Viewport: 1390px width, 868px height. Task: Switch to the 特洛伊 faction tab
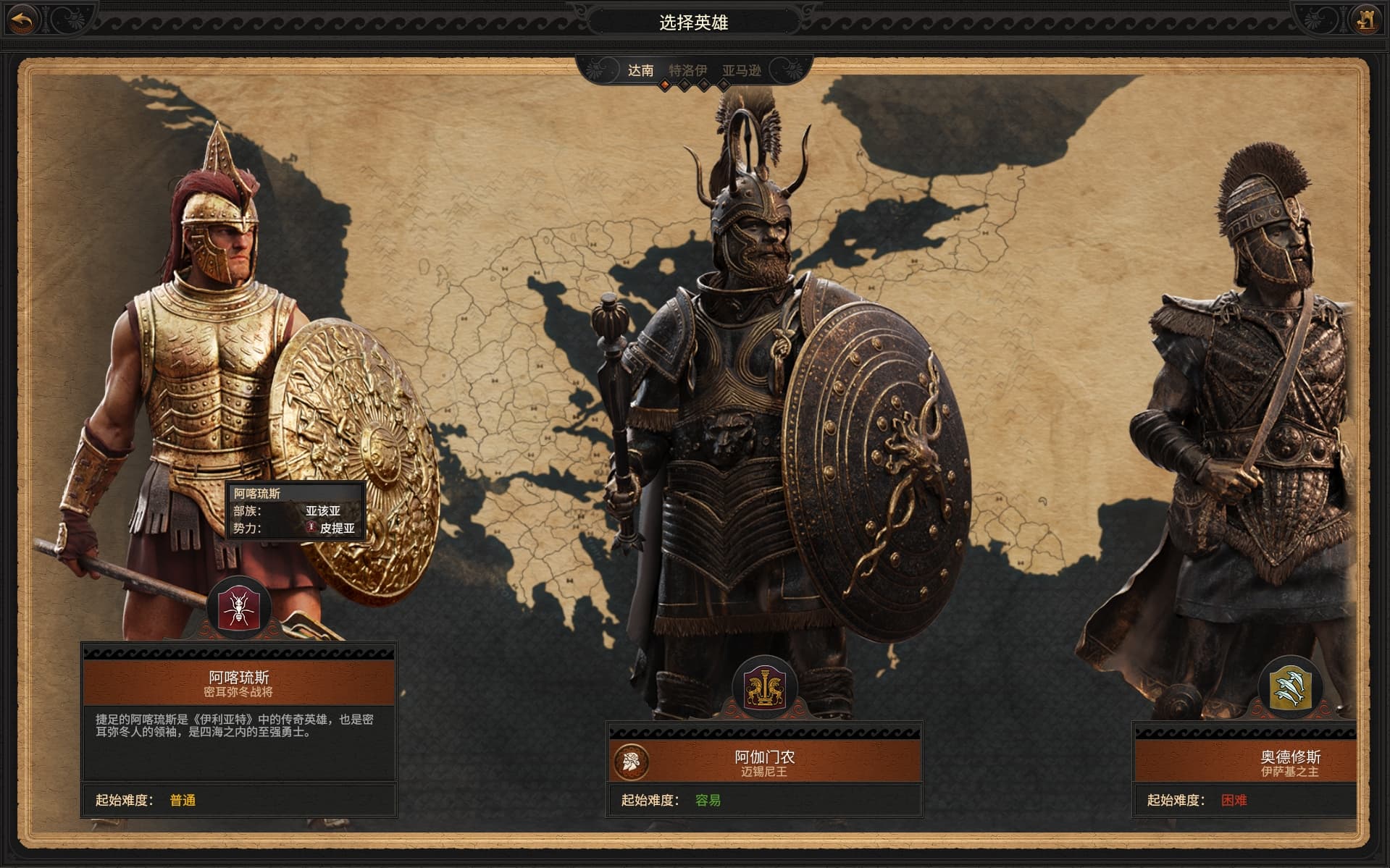click(x=687, y=70)
